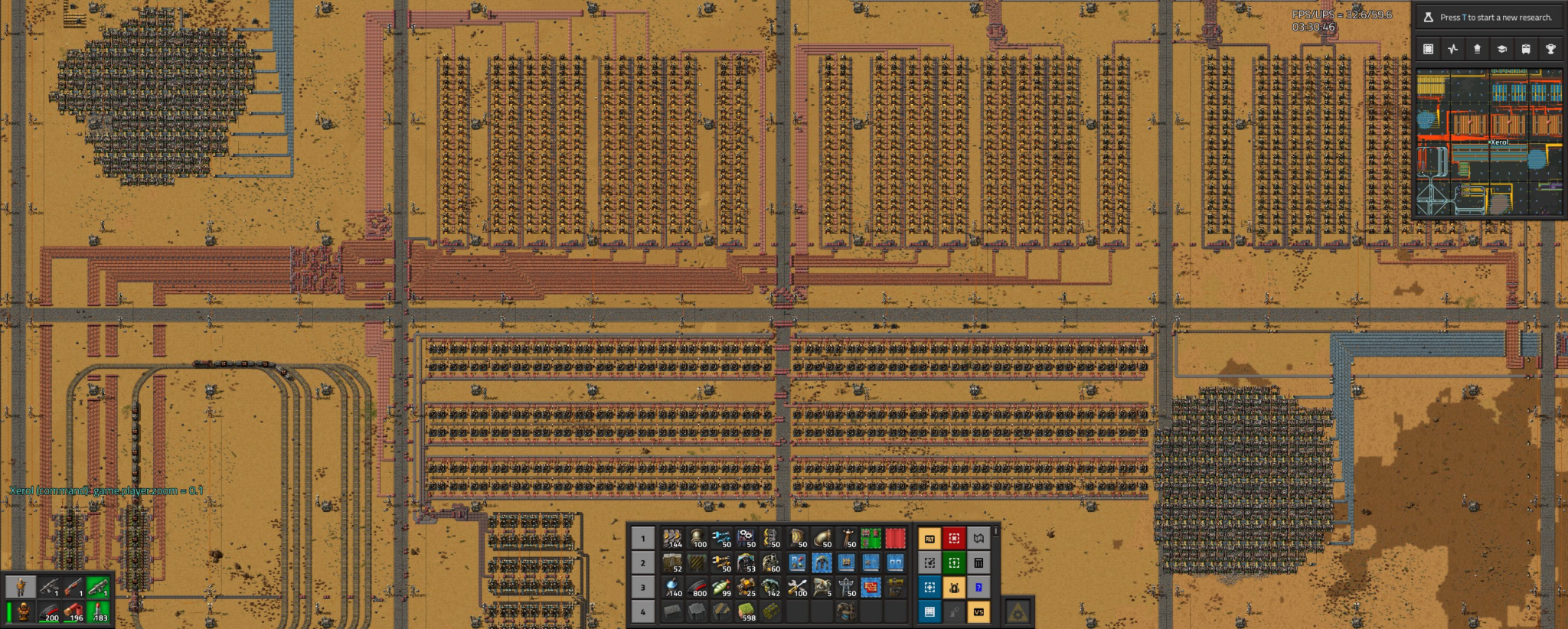Open the achievements trophy icon
Image resolution: width=1568 pixels, height=629 pixels.
point(1551,49)
